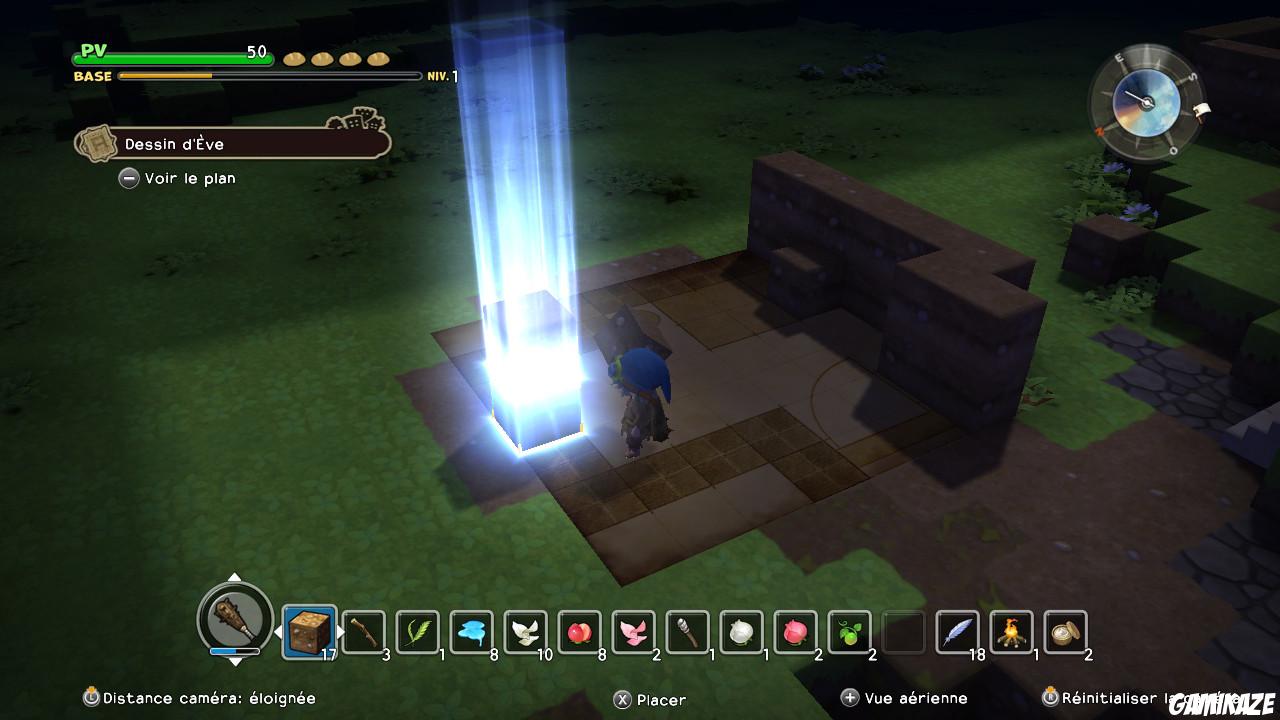Screen dimensions: 1280x720
Task: Select the torch item in the hotbar
Action: tap(690, 630)
